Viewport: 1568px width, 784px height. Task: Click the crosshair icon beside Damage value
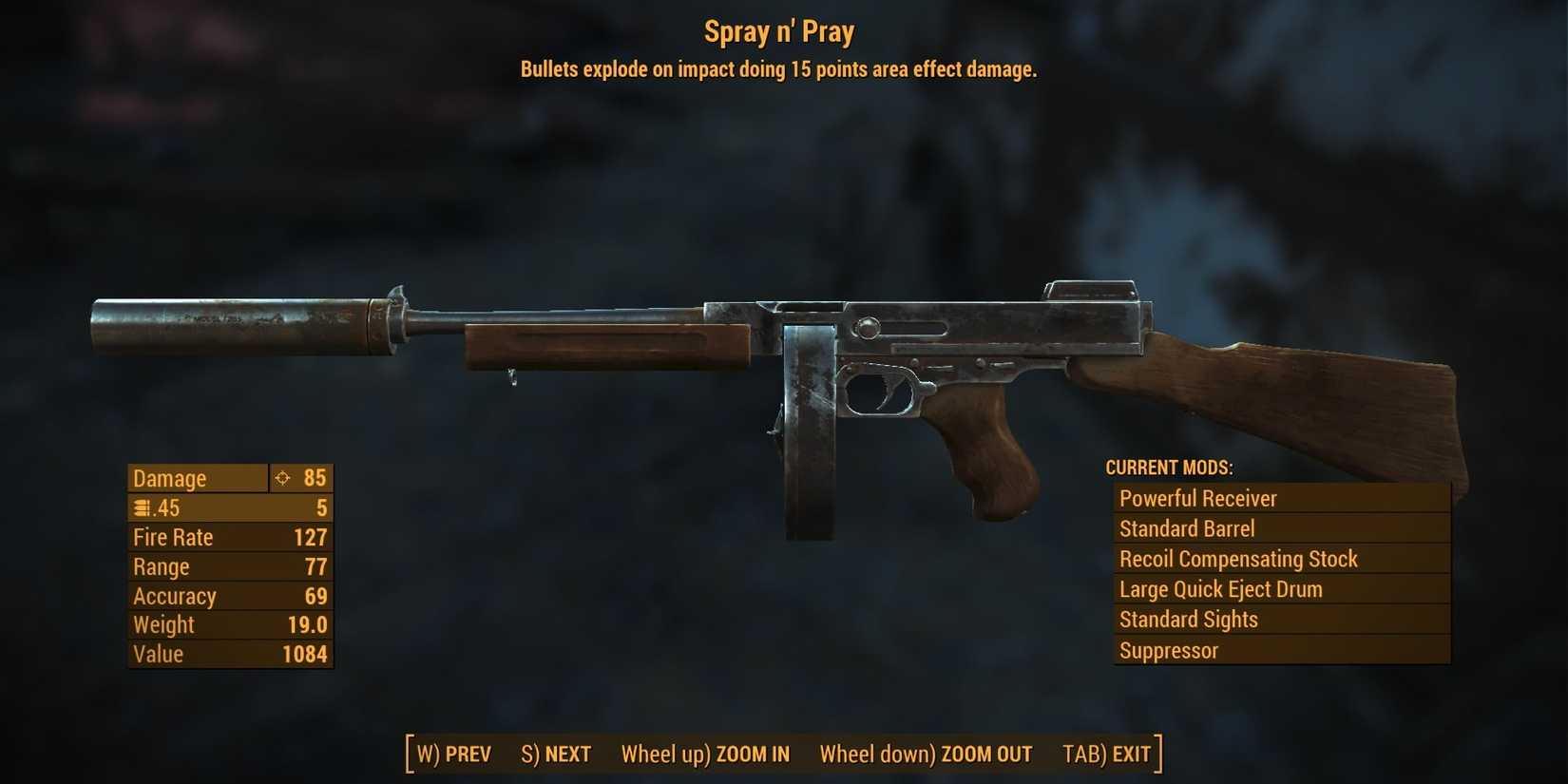(x=281, y=478)
